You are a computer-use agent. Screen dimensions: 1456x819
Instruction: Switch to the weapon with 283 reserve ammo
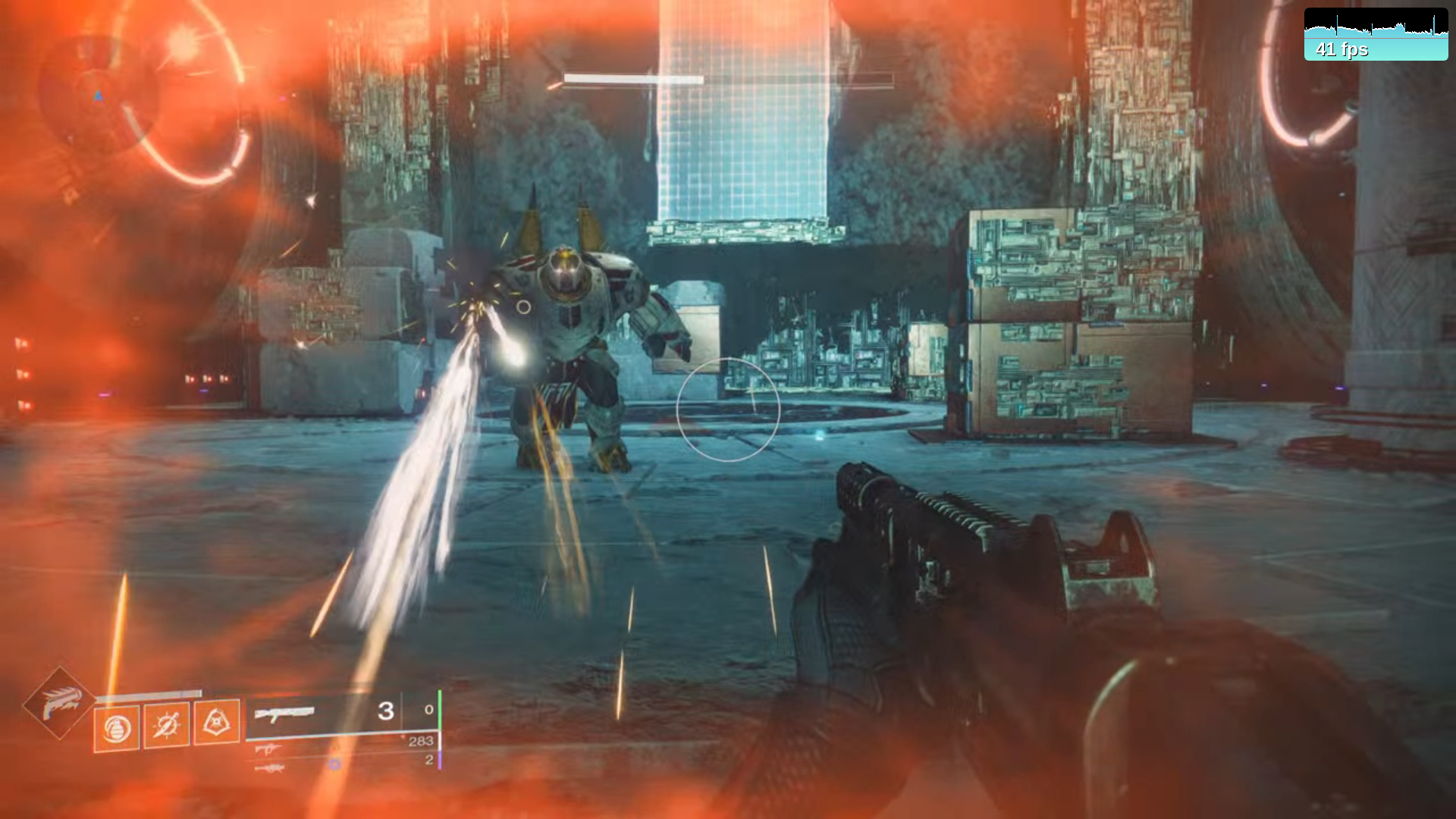coord(269,749)
